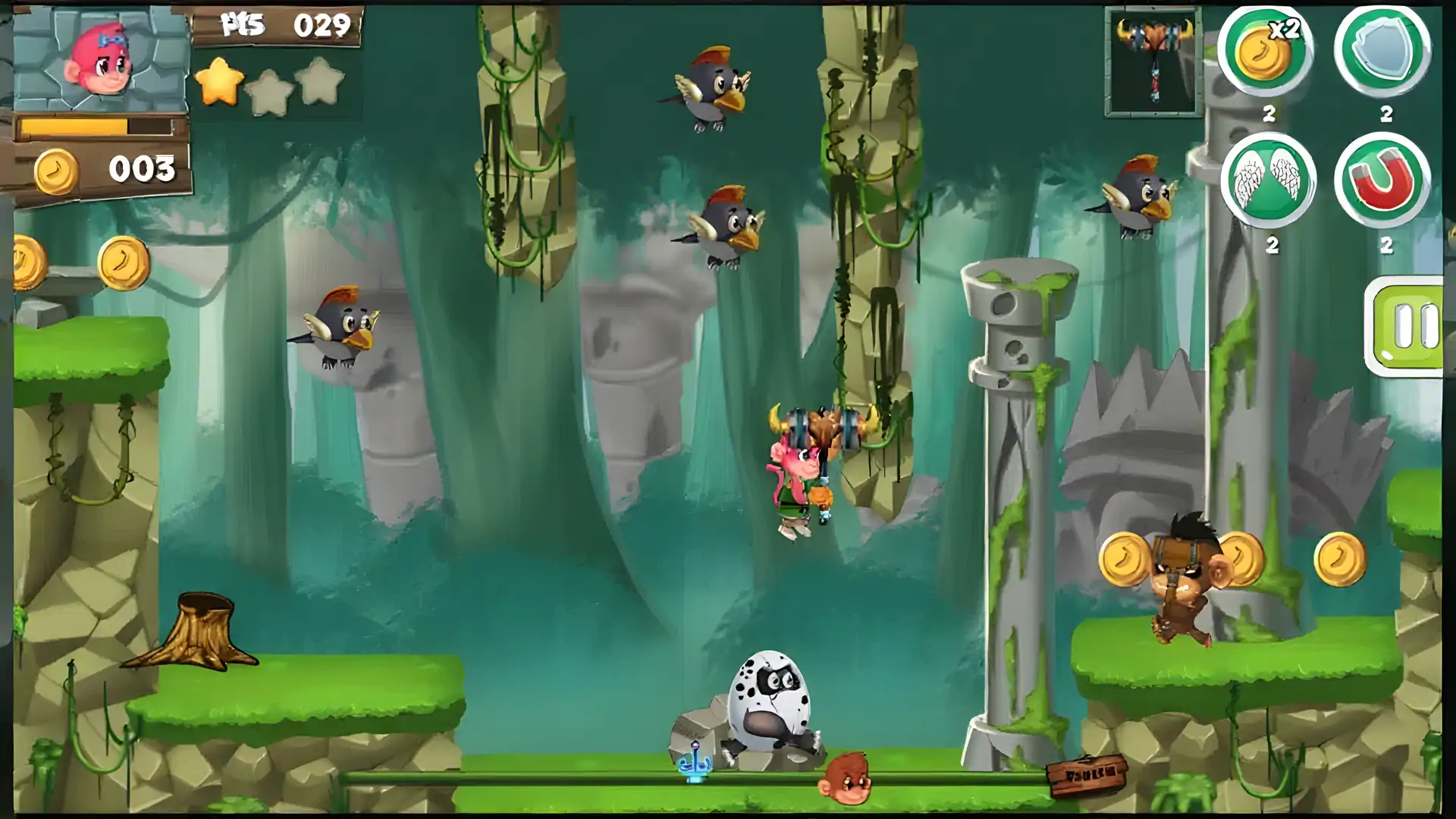Select the horned hammer weapon slot
This screenshot has width=1456, height=819.
point(1153,62)
